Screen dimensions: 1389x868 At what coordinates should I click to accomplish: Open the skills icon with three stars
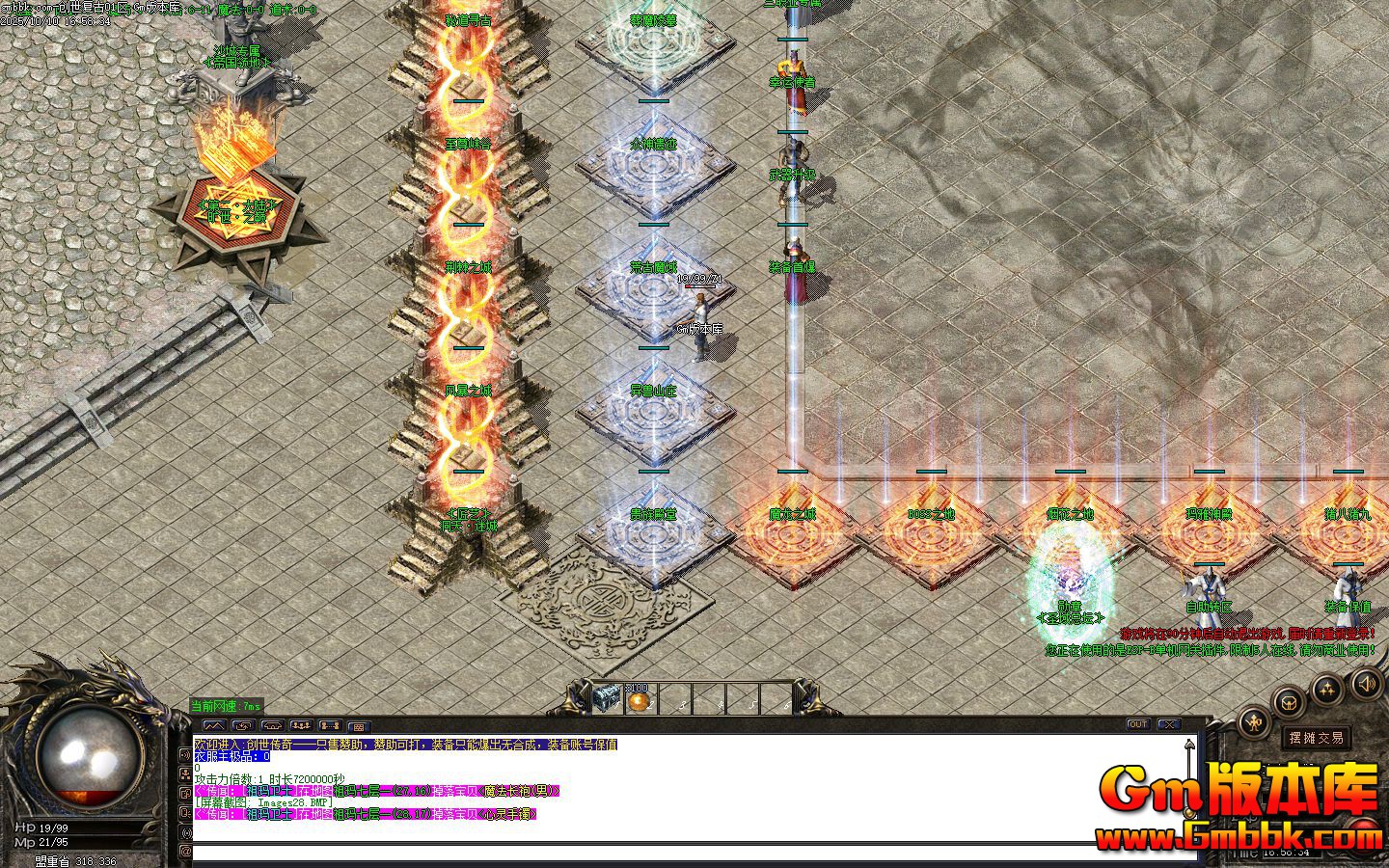(1328, 689)
